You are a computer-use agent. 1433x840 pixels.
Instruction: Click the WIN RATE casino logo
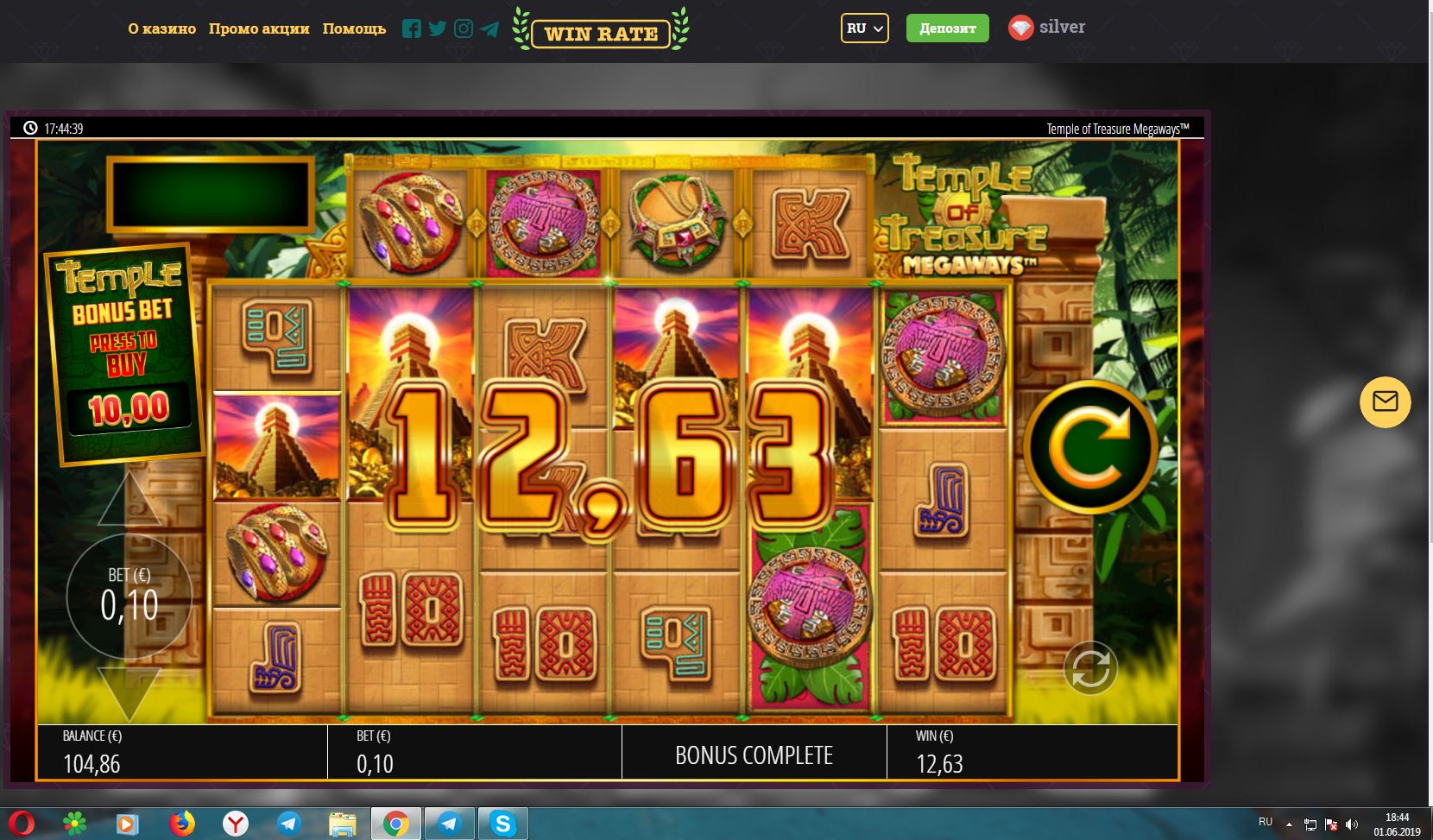pyautogui.click(x=601, y=33)
